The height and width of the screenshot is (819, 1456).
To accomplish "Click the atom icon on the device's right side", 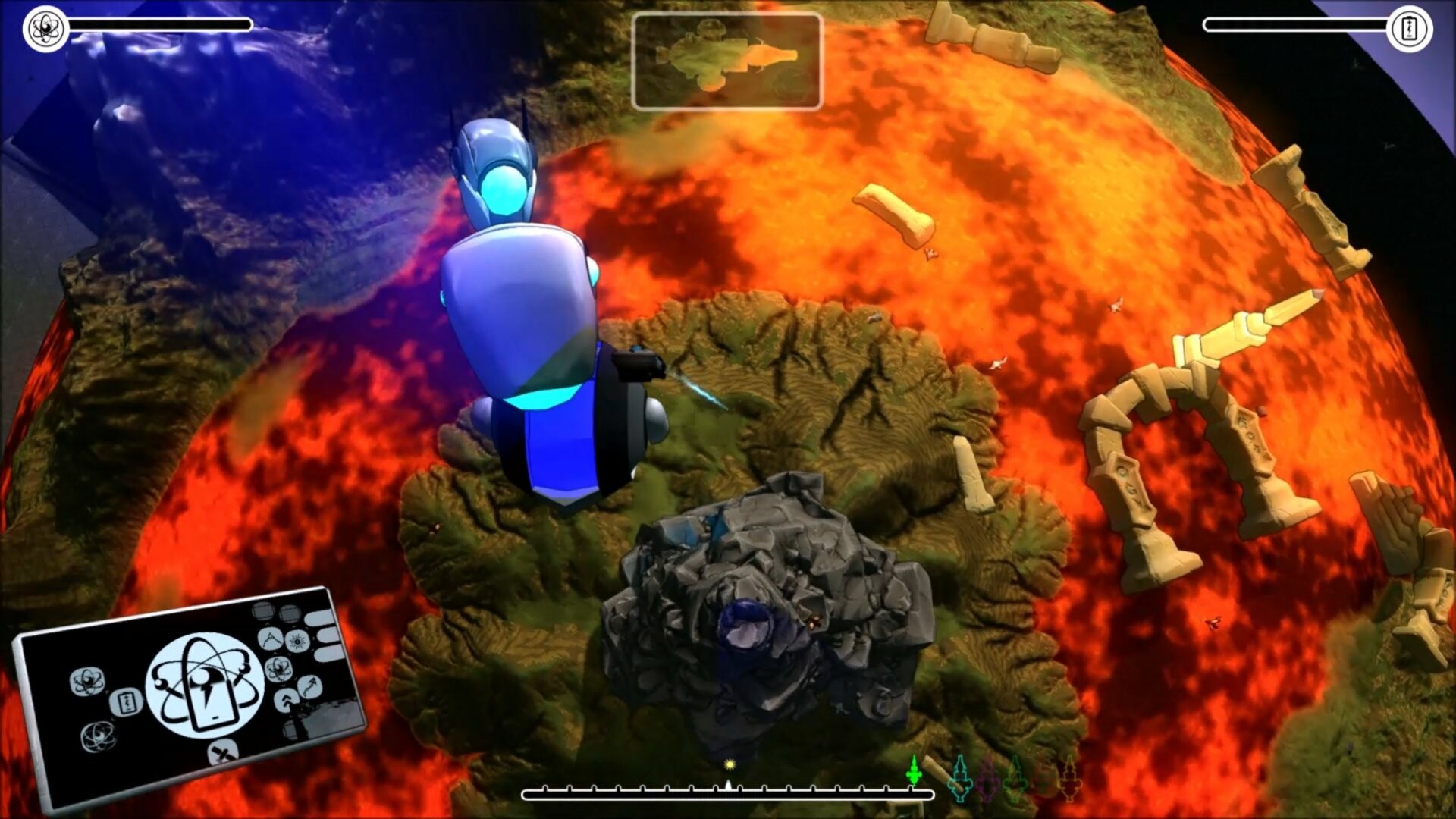I will (x=278, y=669).
